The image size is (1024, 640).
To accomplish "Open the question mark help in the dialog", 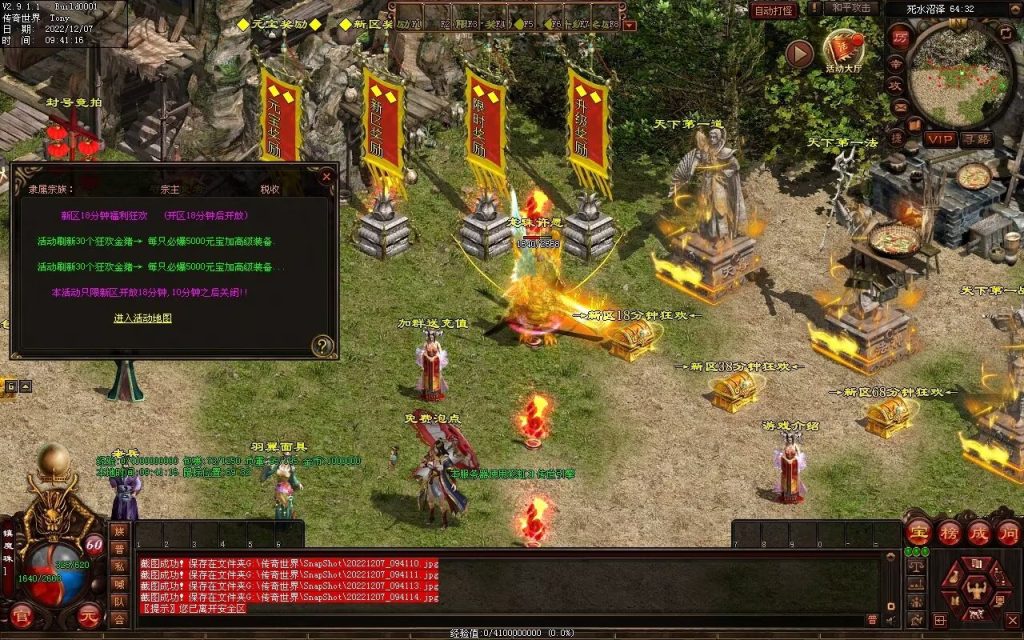I will pyautogui.click(x=322, y=346).
